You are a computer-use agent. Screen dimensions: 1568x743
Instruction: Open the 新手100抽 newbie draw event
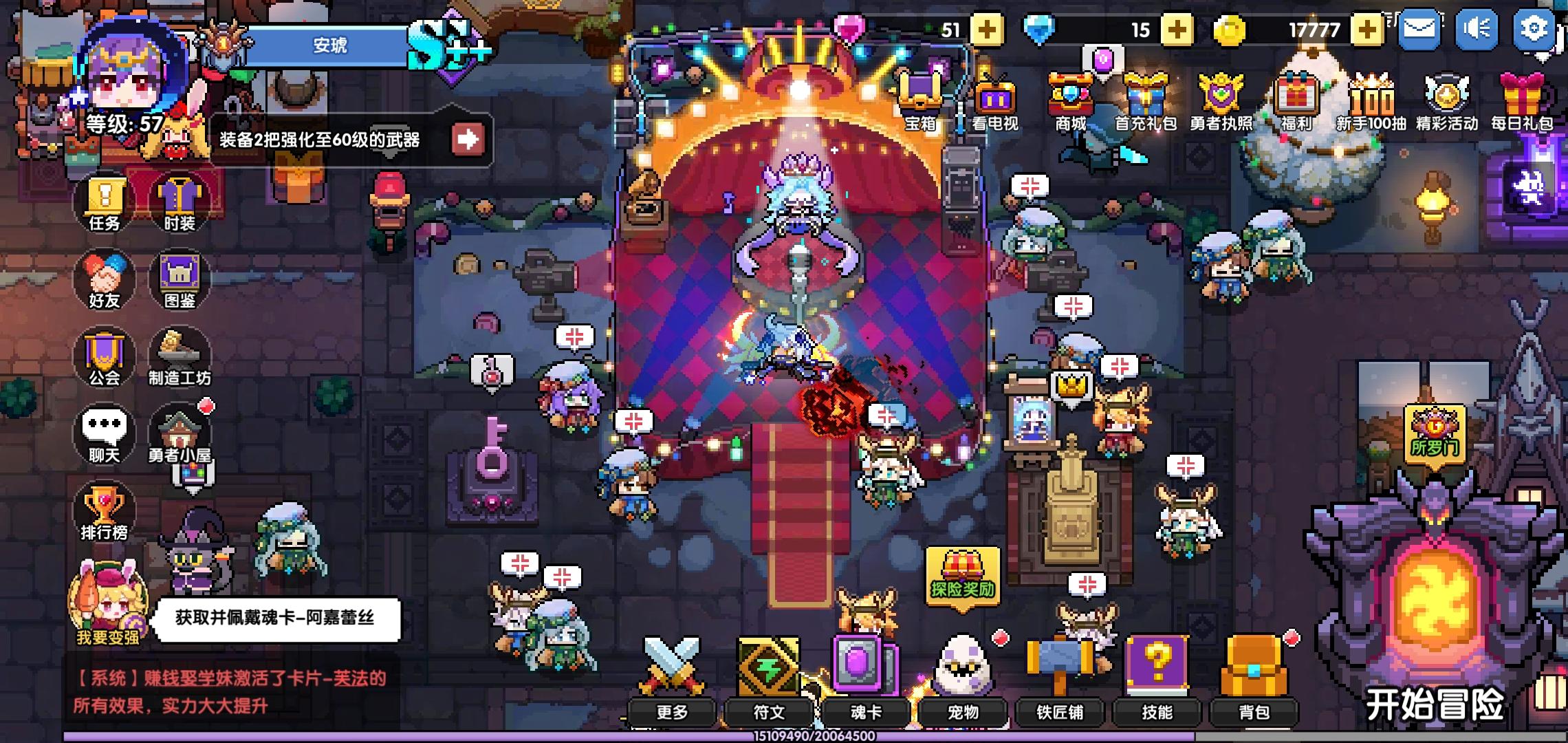(1372, 96)
